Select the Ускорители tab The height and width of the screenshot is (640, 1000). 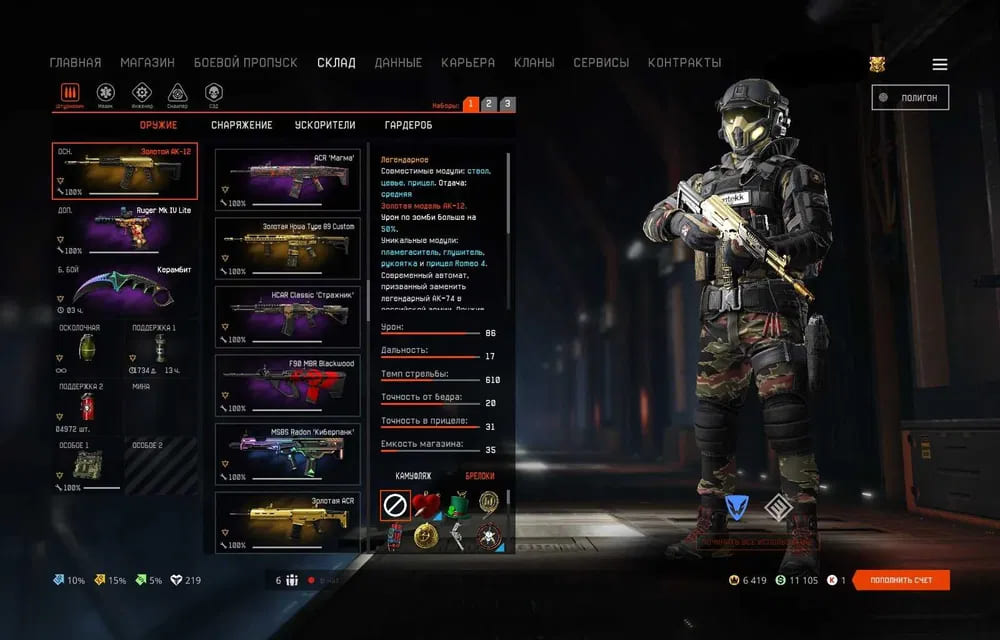click(x=325, y=125)
